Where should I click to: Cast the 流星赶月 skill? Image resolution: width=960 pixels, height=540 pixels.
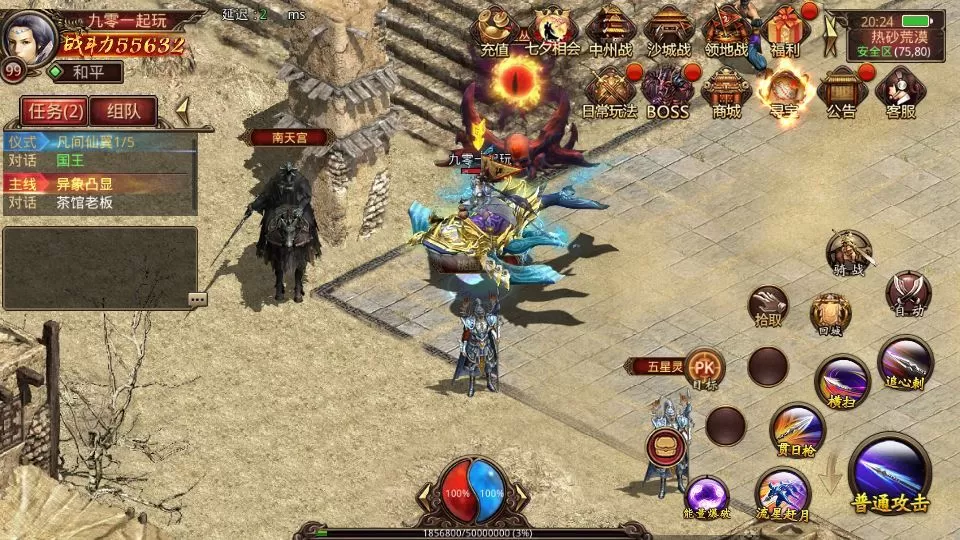pos(783,494)
